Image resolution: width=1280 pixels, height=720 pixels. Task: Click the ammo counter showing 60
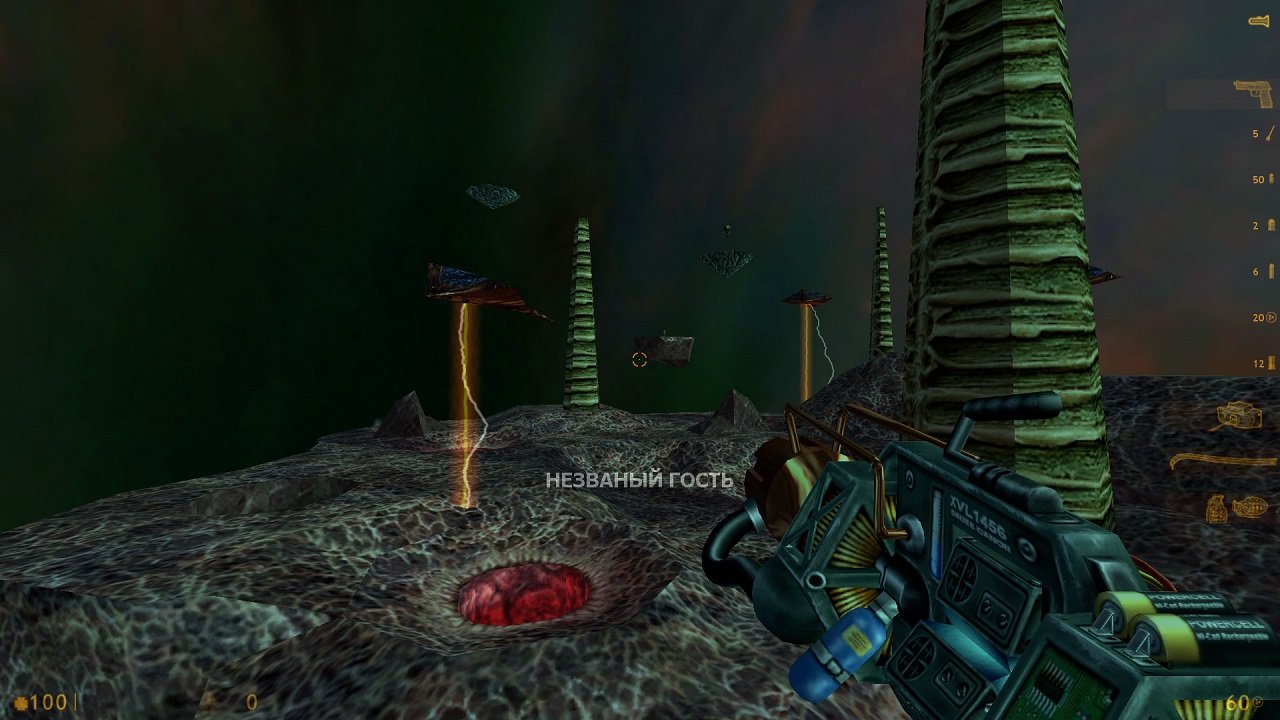tap(1238, 702)
